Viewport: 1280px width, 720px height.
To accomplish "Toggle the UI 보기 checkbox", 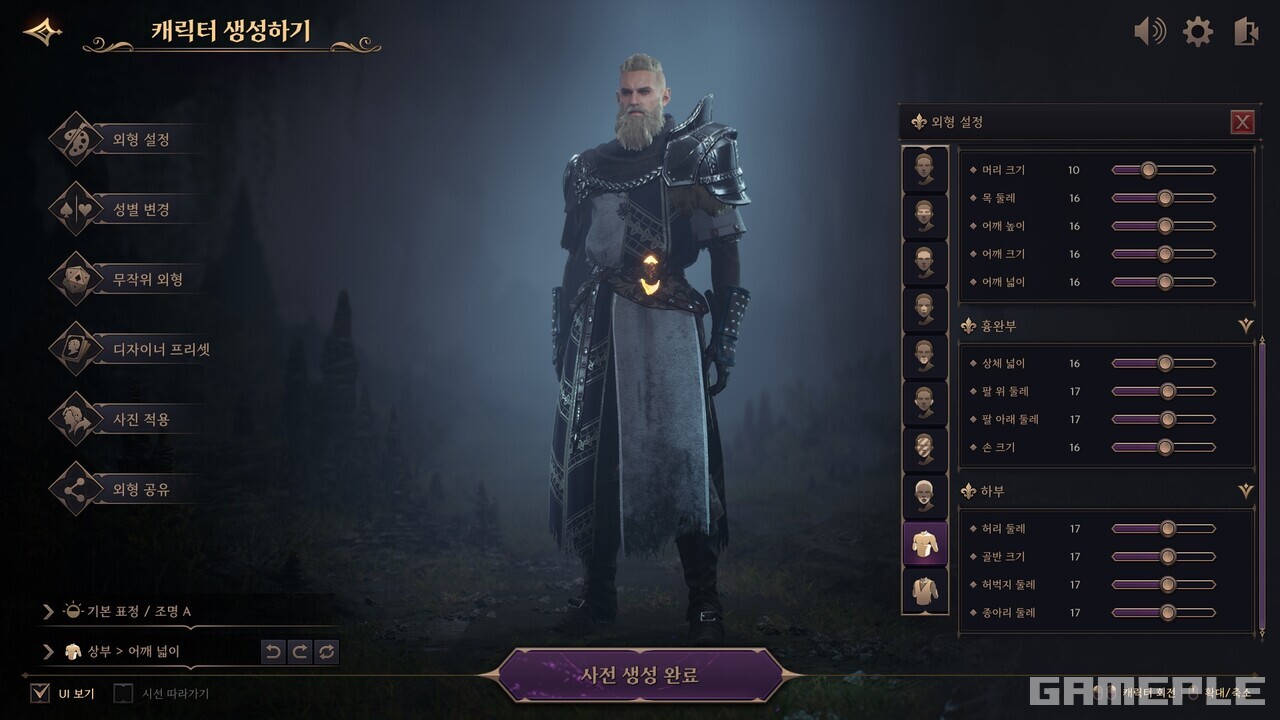I will pyautogui.click(x=40, y=693).
